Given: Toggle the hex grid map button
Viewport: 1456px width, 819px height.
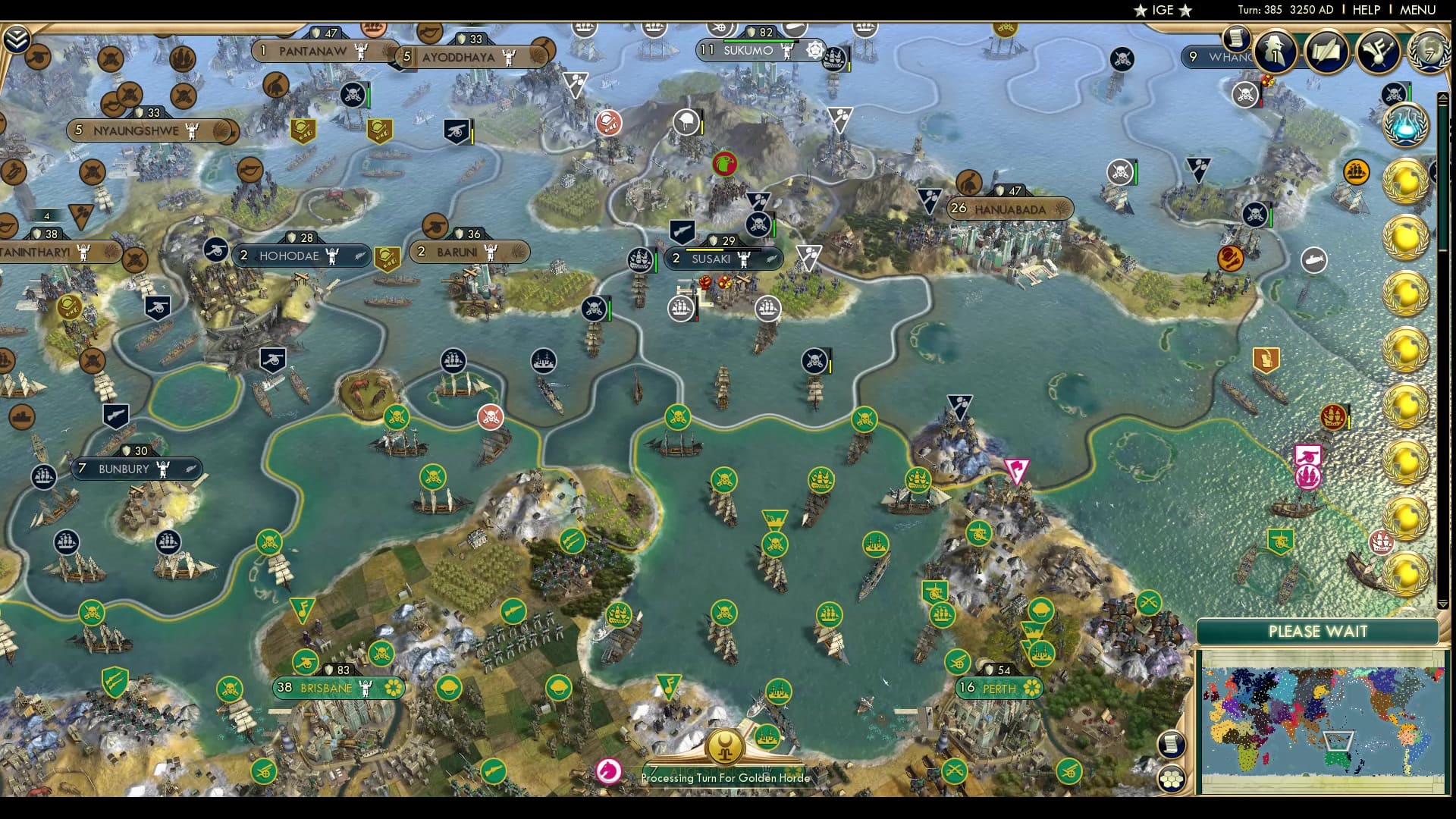Looking at the screenshot, I should (x=1172, y=779).
